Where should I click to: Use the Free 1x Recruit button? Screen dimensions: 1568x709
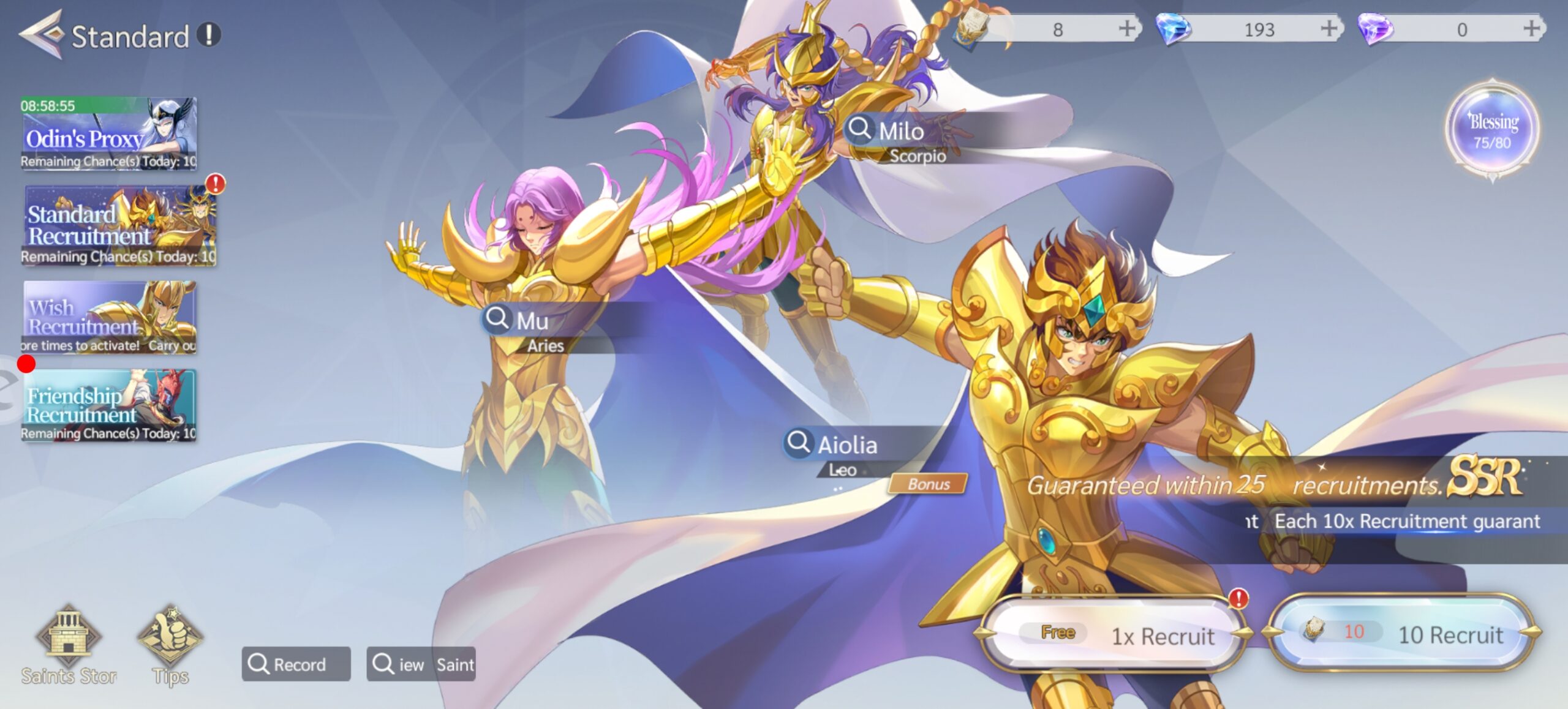click(x=1114, y=635)
